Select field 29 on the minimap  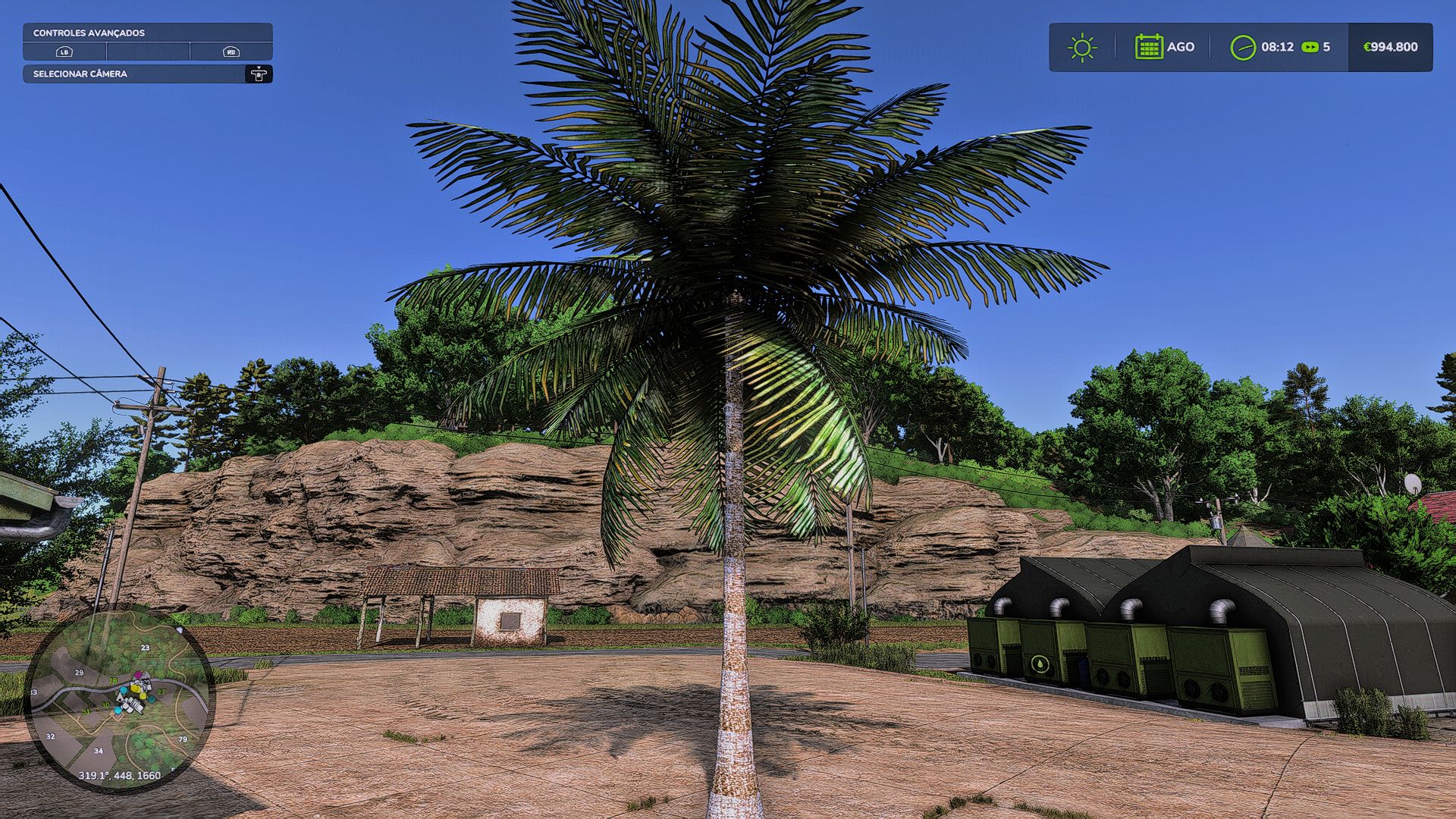click(x=80, y=673)
